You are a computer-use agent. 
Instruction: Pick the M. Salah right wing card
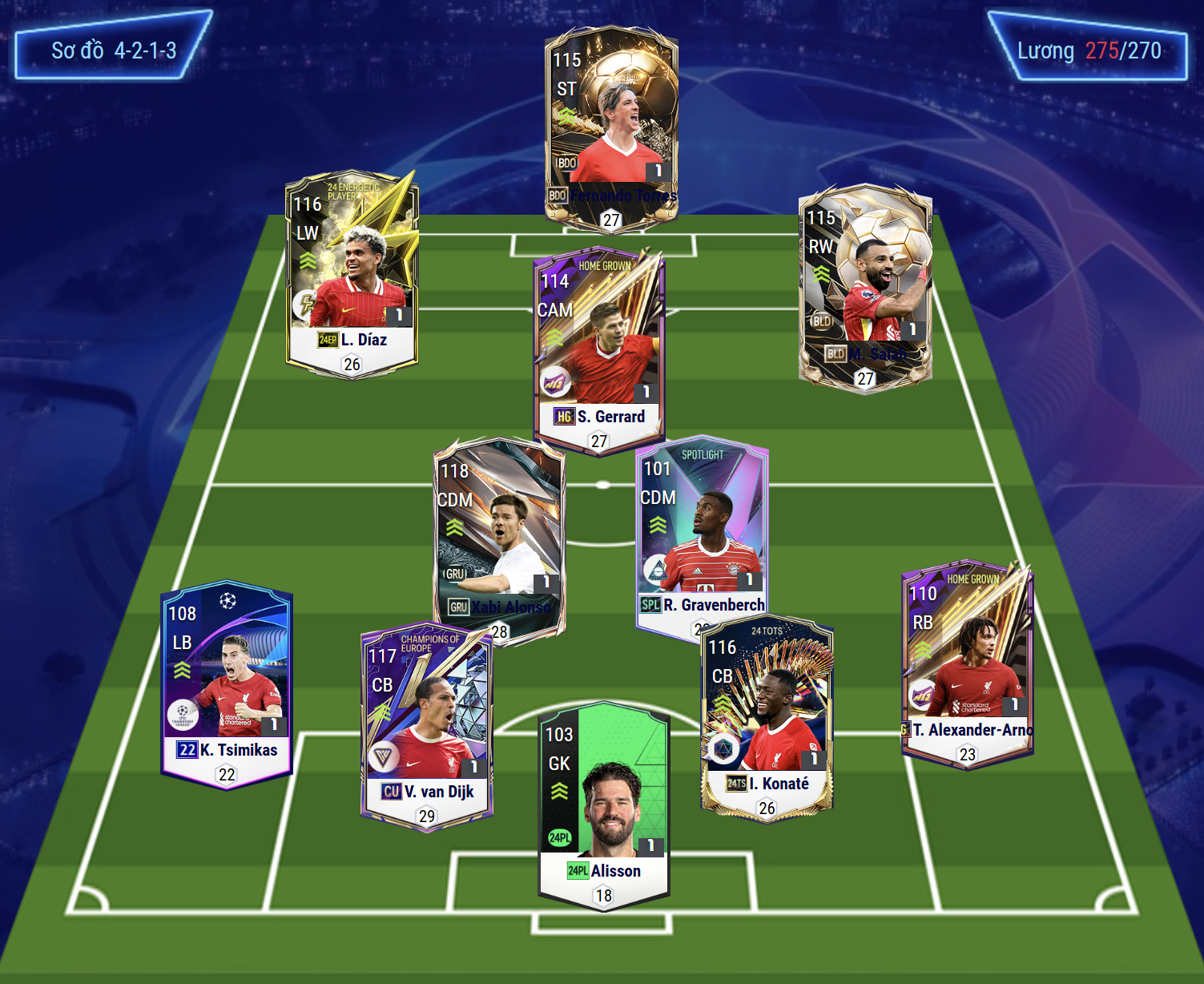[865, 284]
